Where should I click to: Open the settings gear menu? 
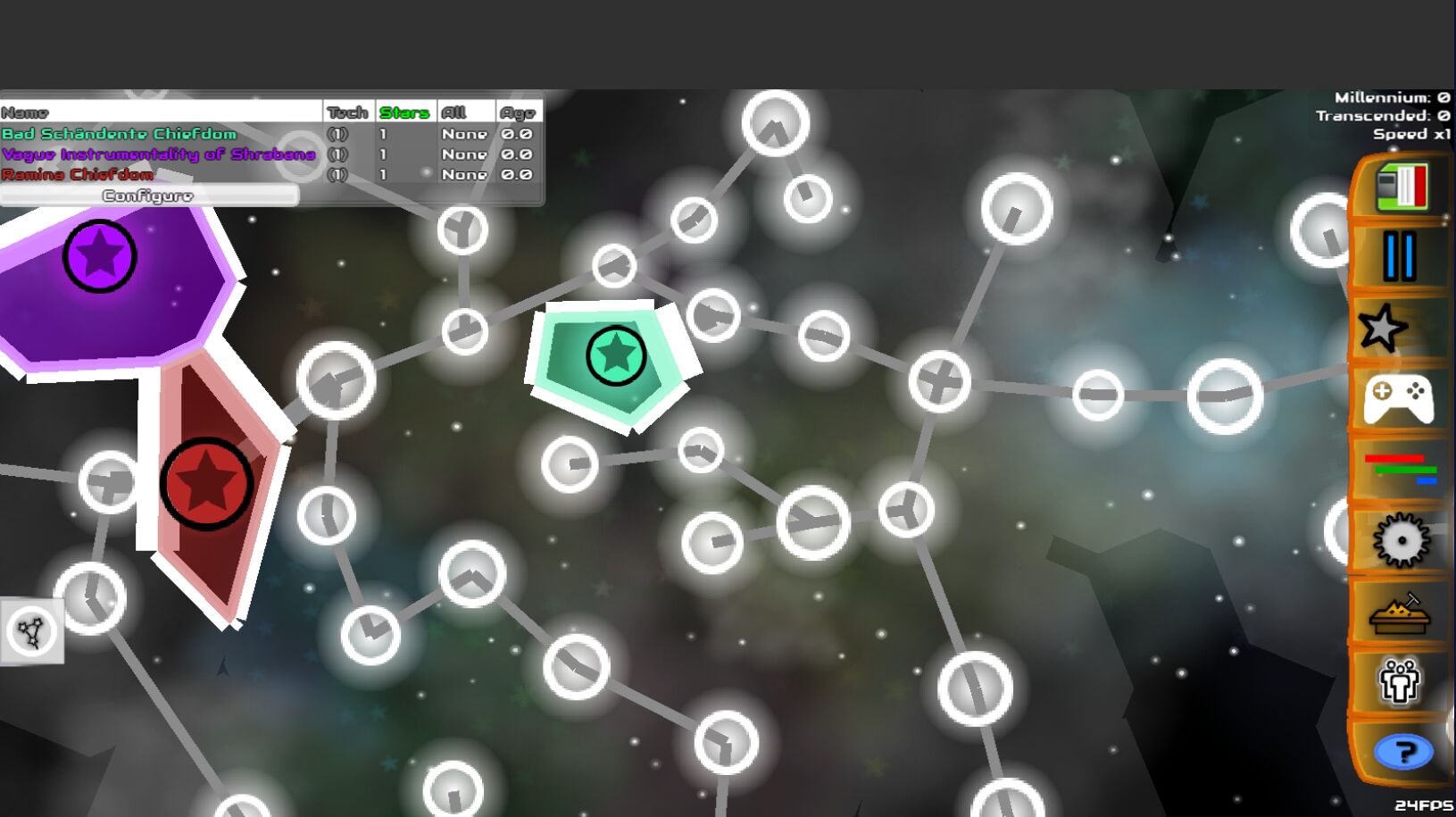coord(1400,538)
